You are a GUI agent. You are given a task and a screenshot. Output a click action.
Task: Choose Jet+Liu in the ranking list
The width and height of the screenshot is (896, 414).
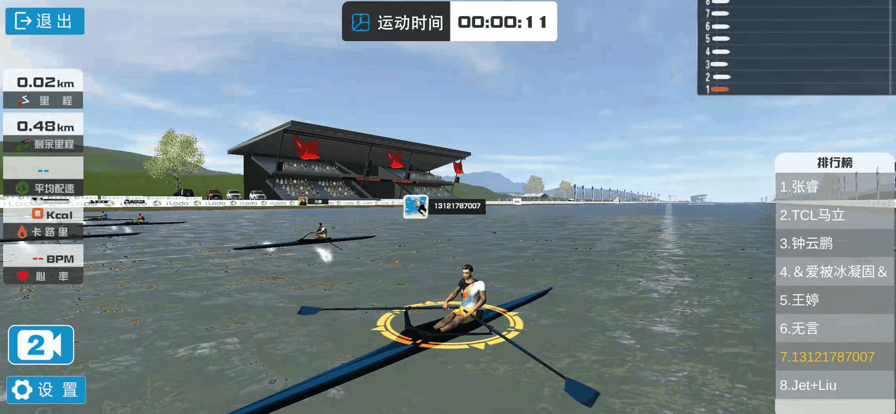(834, 385)
